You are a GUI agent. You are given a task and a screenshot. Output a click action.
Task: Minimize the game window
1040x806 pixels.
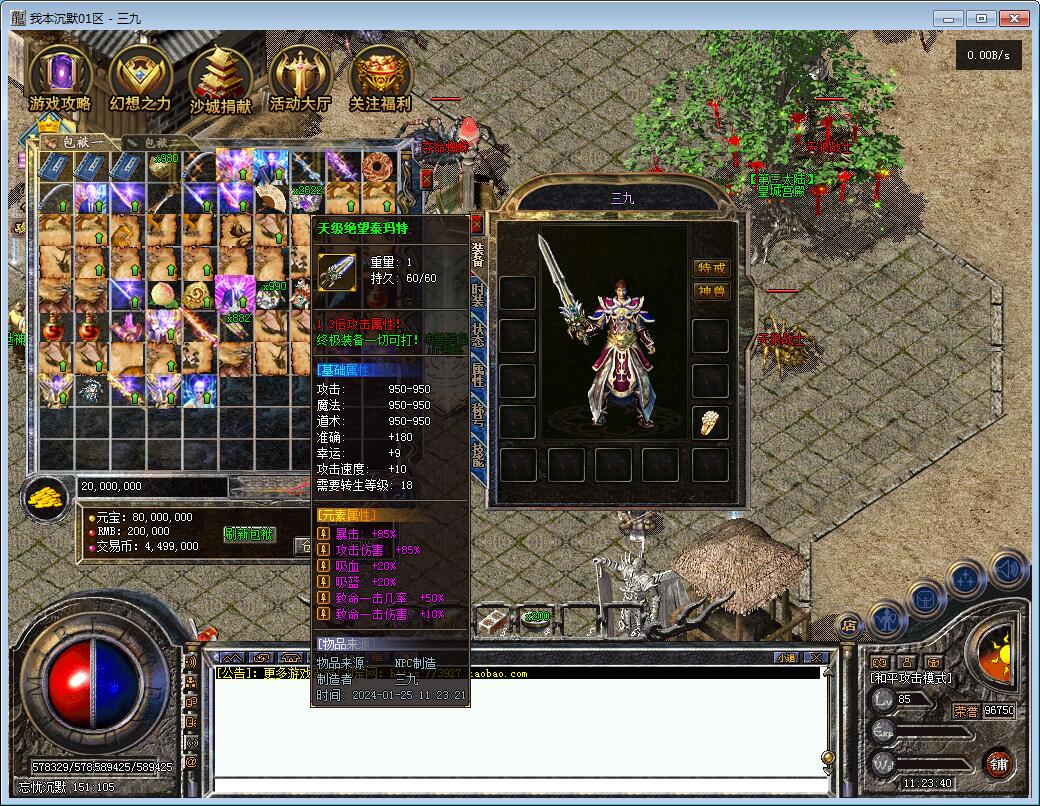pyautogui.click(x=949, y=18)
